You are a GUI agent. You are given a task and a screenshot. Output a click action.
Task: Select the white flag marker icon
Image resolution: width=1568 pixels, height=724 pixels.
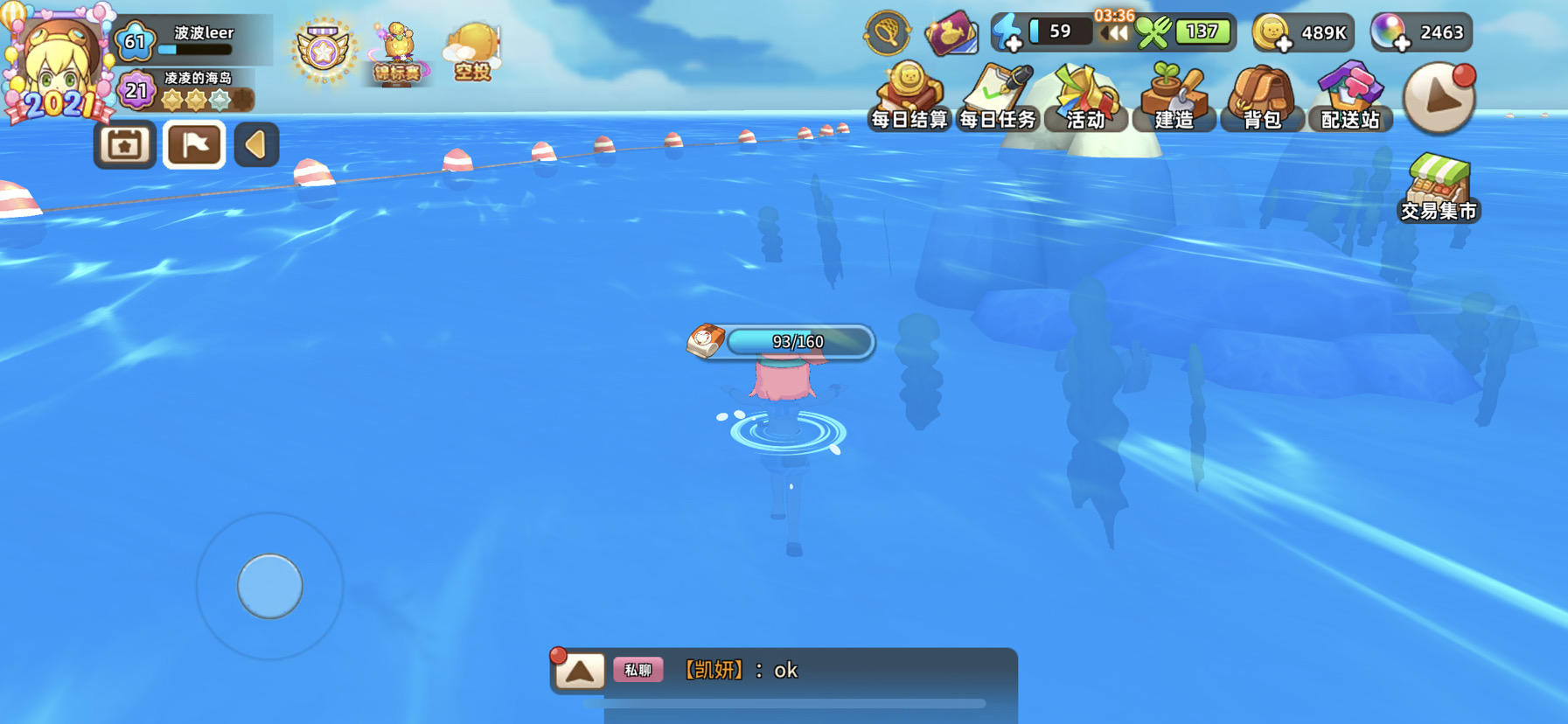(195, 144)
